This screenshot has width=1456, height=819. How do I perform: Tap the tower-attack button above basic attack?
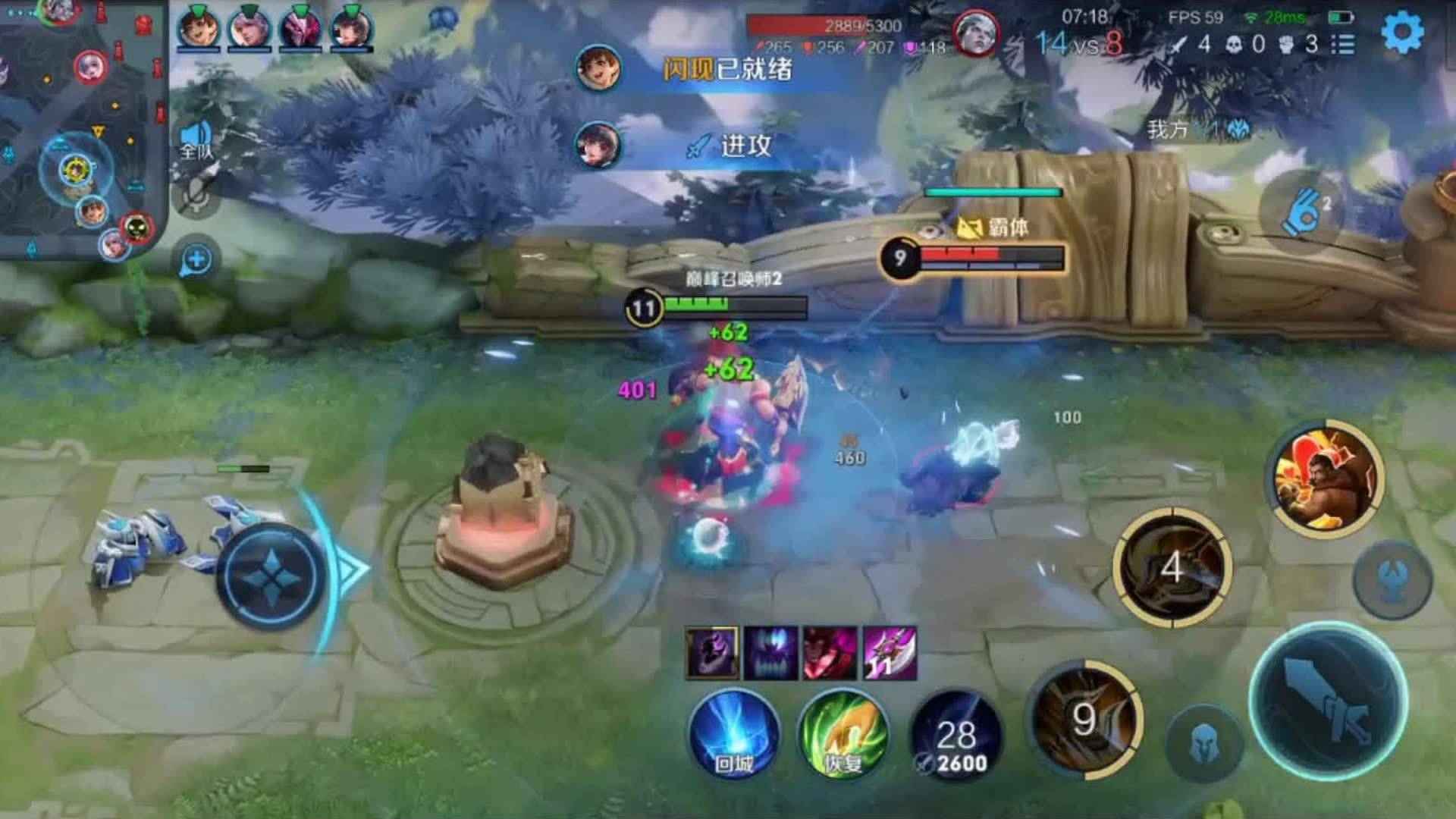tap(1392, 581)
